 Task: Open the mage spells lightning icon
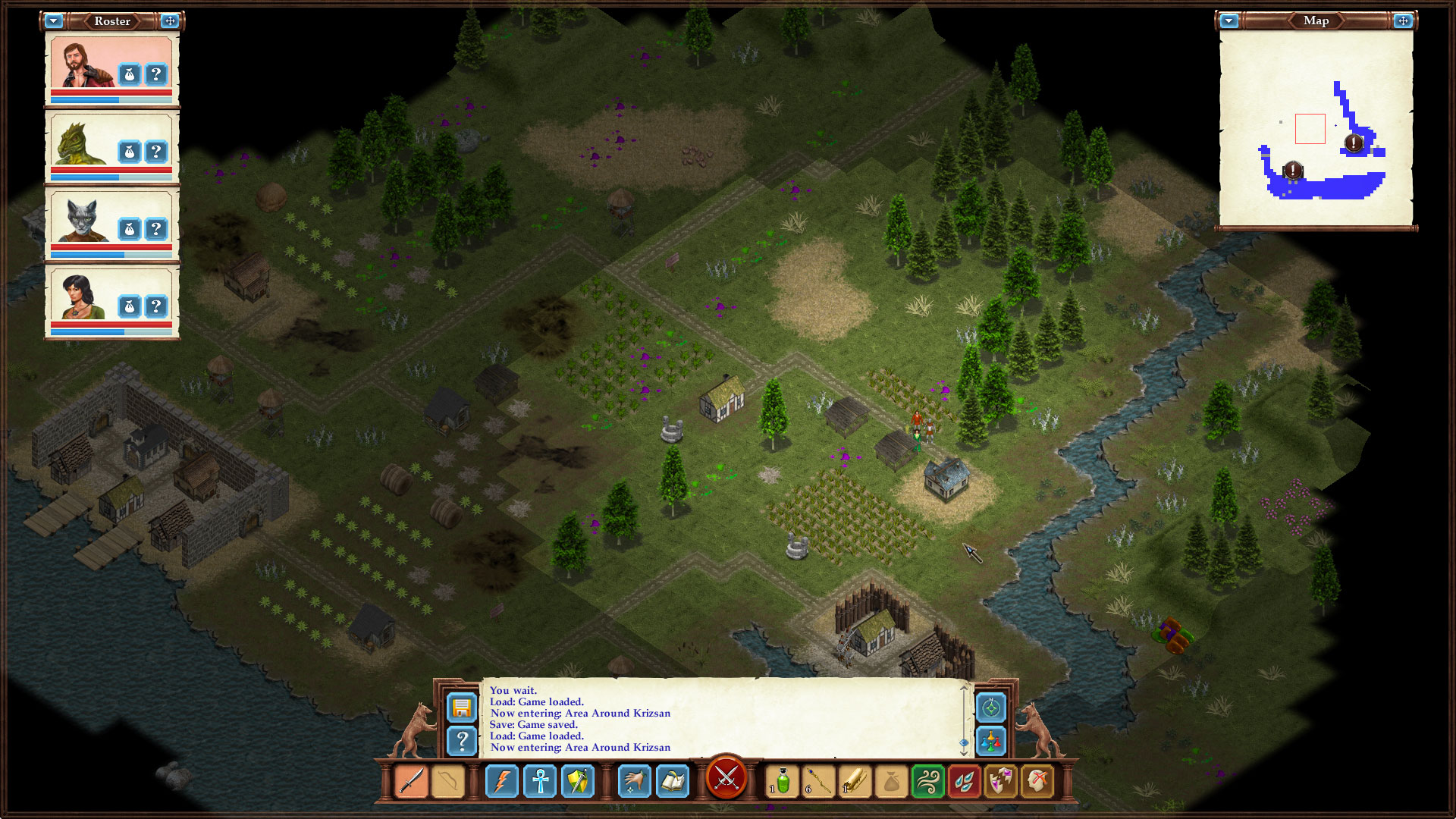[x=503, y=781]
